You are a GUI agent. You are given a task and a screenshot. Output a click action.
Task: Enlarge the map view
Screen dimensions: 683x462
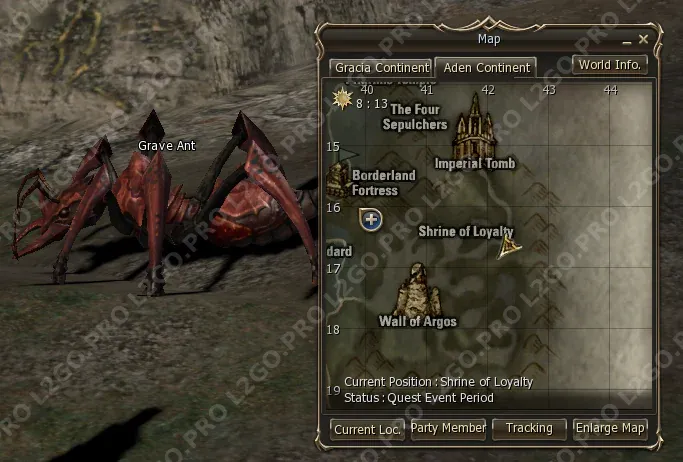tap(611, 428)
